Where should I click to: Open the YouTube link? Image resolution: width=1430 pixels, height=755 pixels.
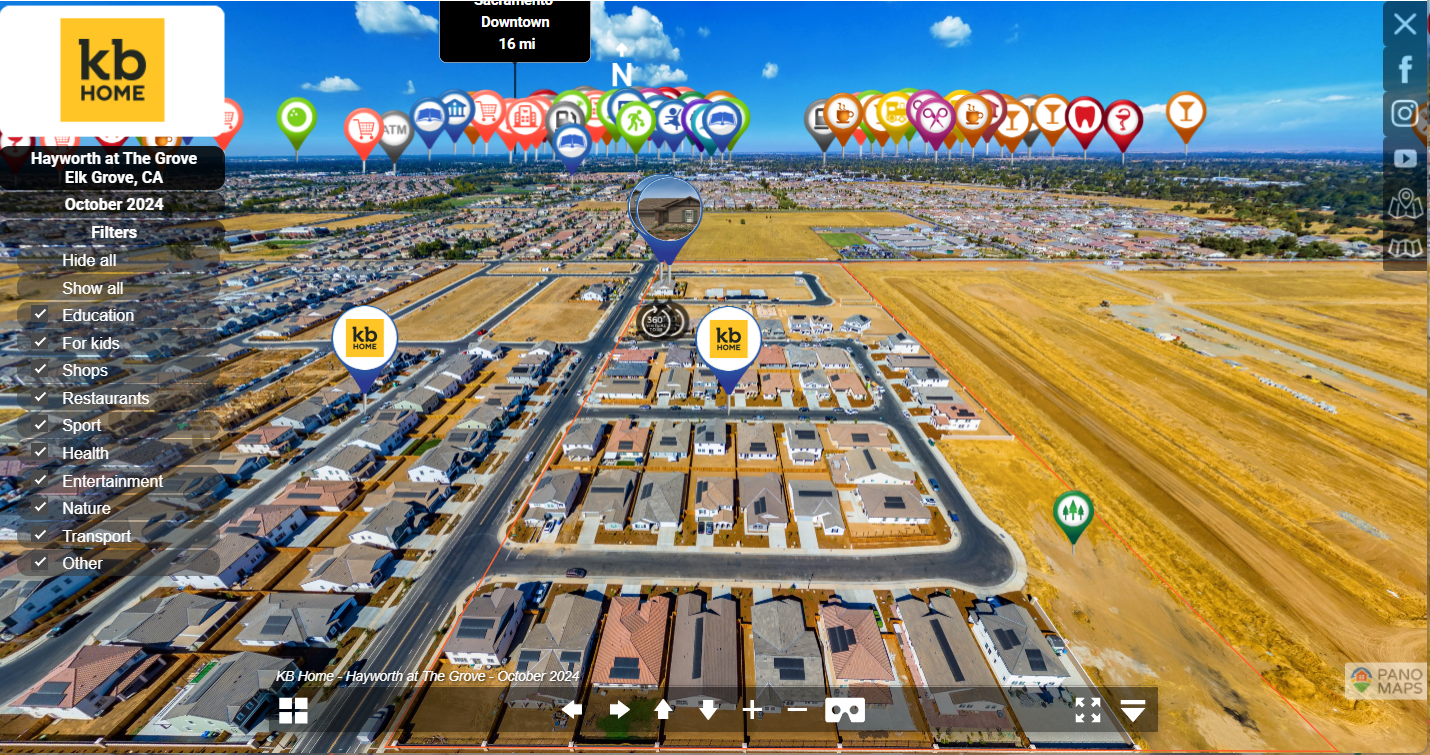(1405, 158)
